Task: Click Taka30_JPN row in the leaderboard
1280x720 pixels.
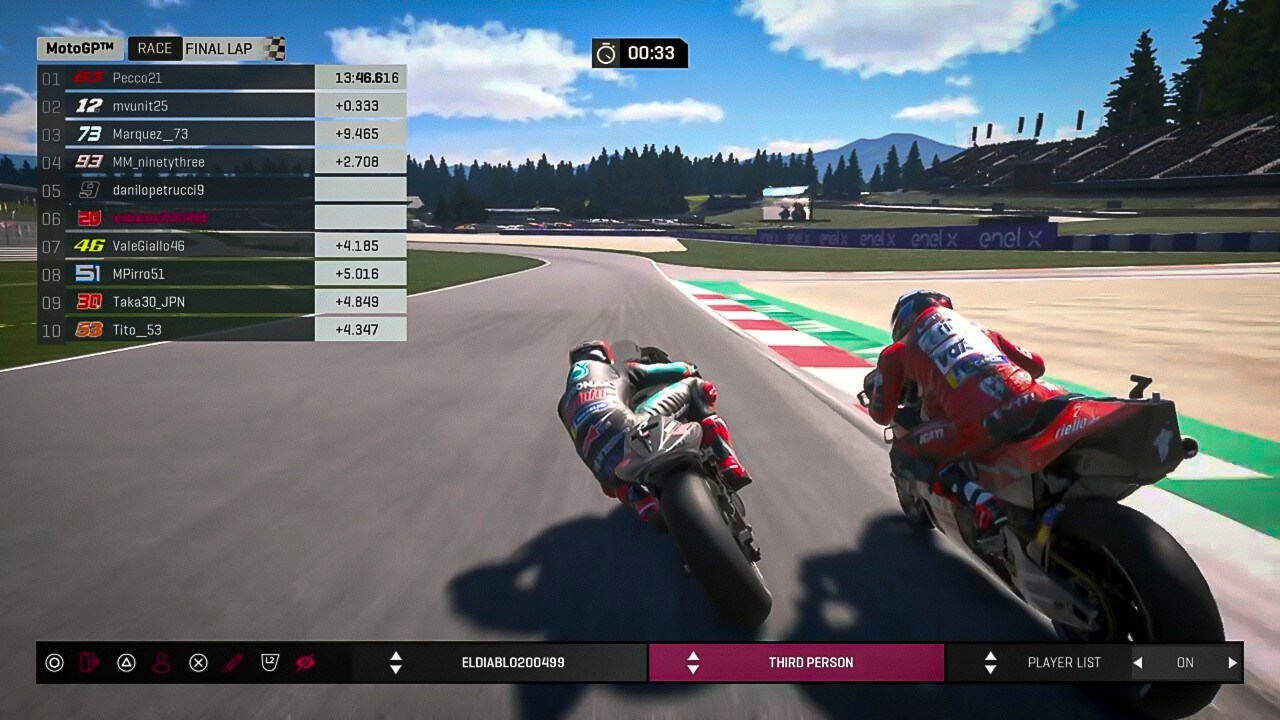Action: click(x=148, y=302)
